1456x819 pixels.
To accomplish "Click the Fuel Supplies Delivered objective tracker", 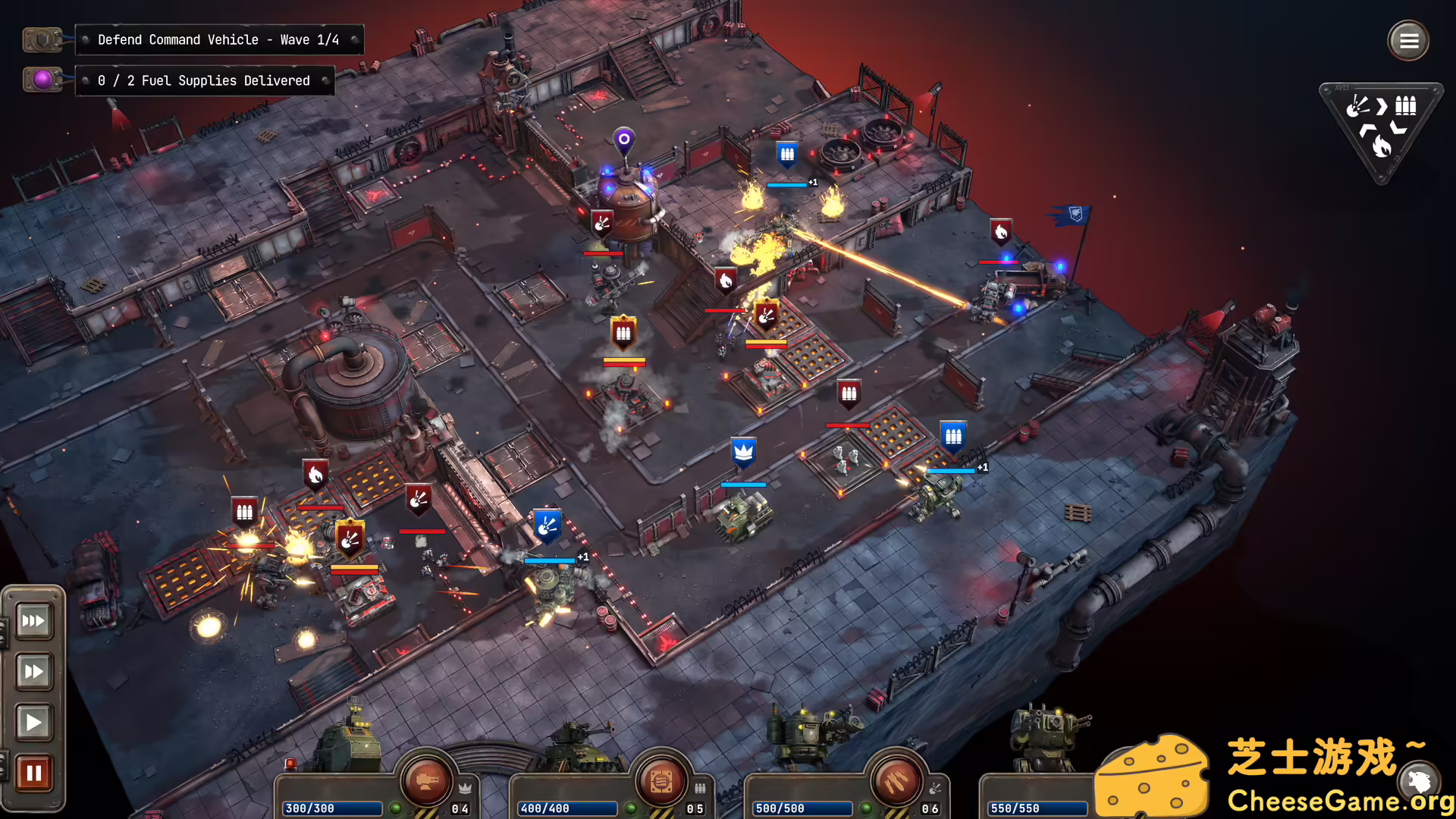I will (204, 80).
